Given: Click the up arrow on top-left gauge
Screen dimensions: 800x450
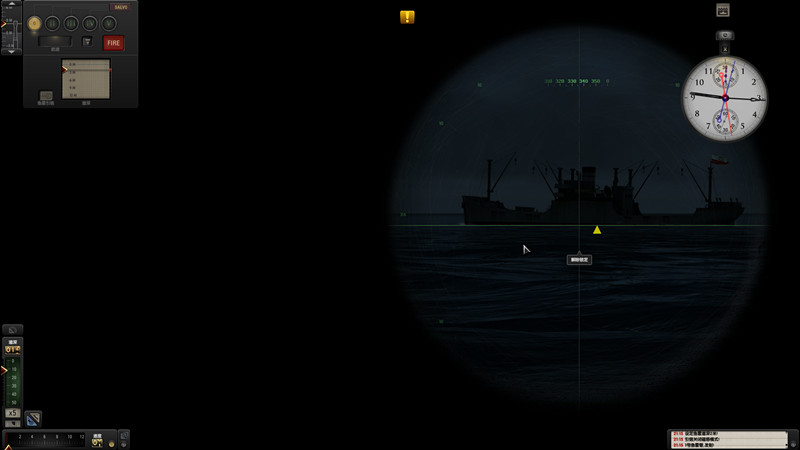Looking at the screenshot, I should point(12,6).
